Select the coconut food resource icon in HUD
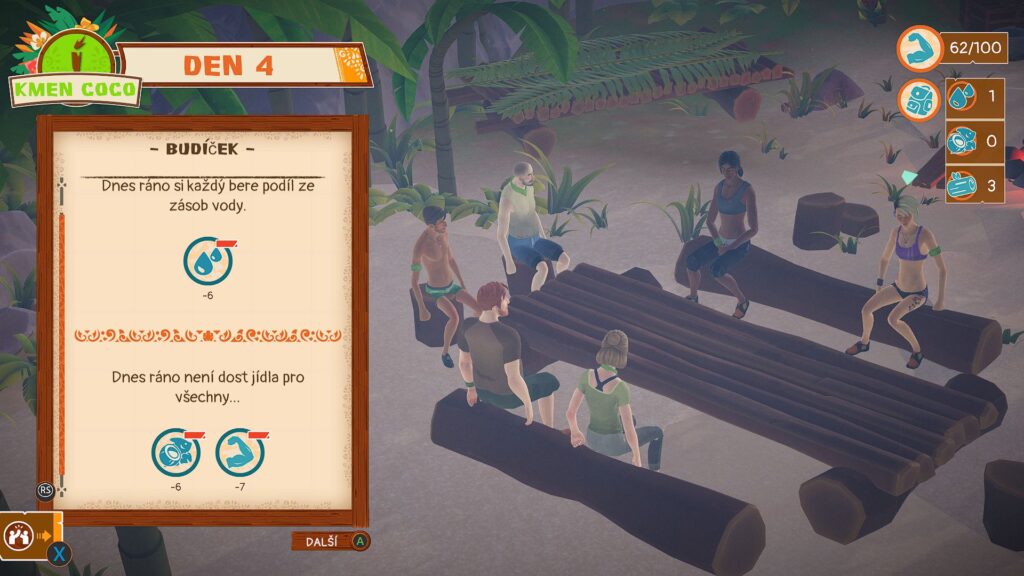The height and width of the screenshot is (576, 1024). point(961,141)
